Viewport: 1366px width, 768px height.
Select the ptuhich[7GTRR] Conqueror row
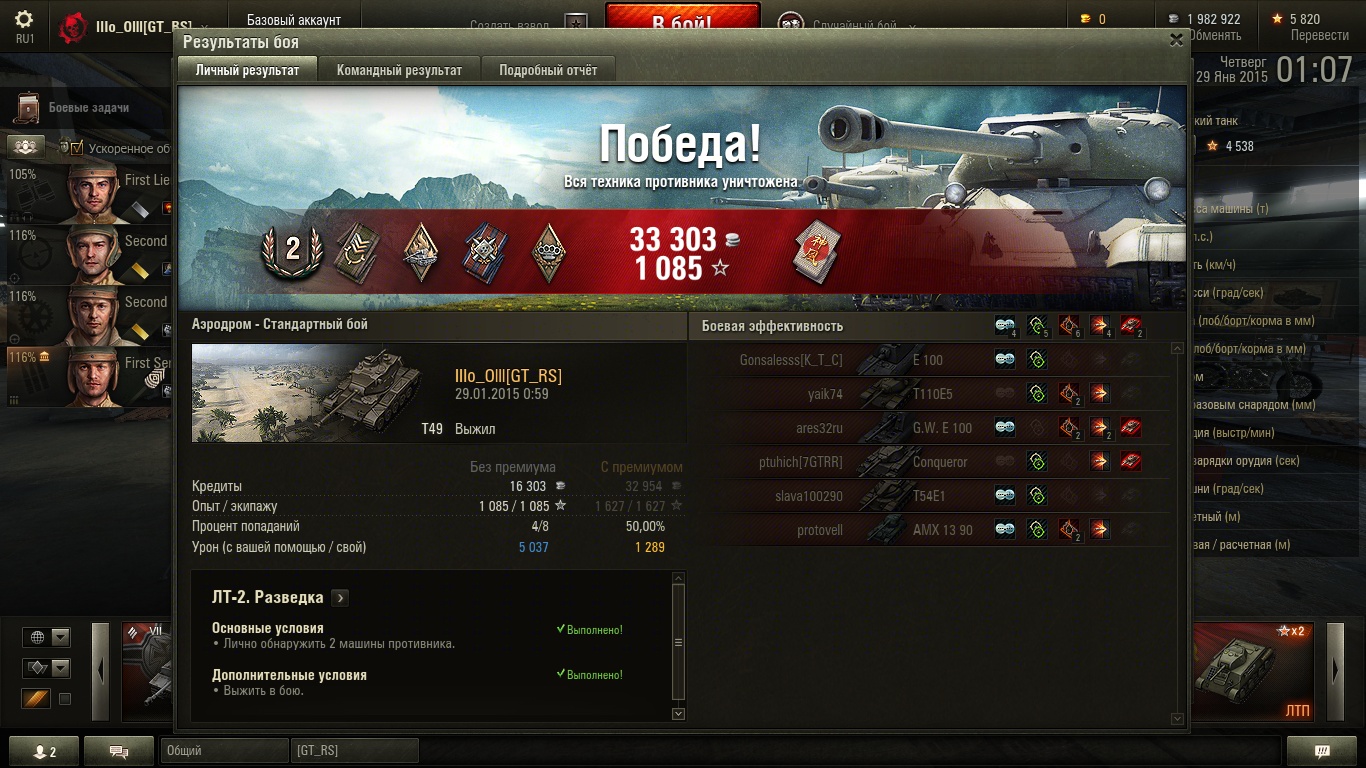click(930, 462)
